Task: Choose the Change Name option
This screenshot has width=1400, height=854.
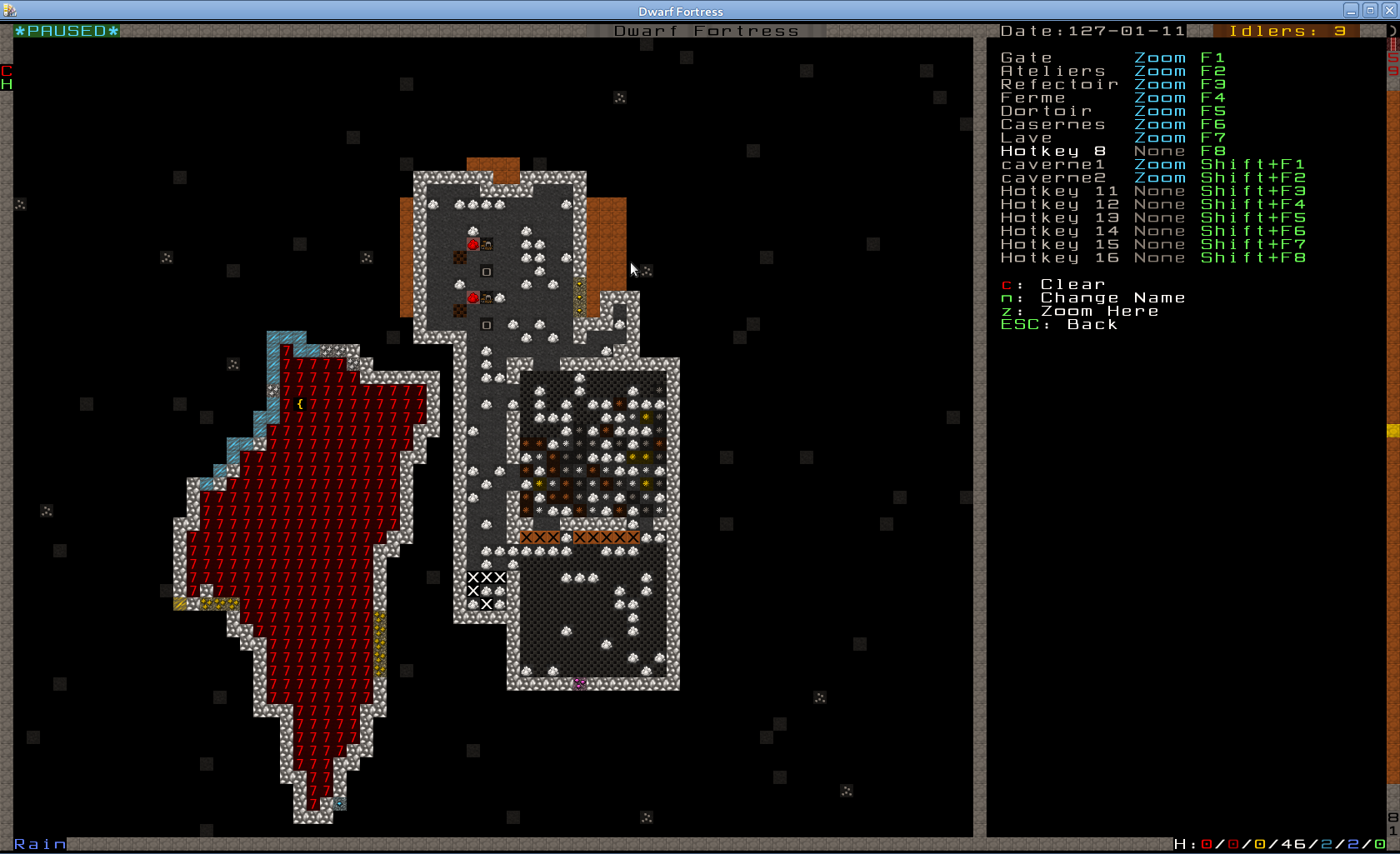Action: pyautogui.click(x=1112, y=297)
